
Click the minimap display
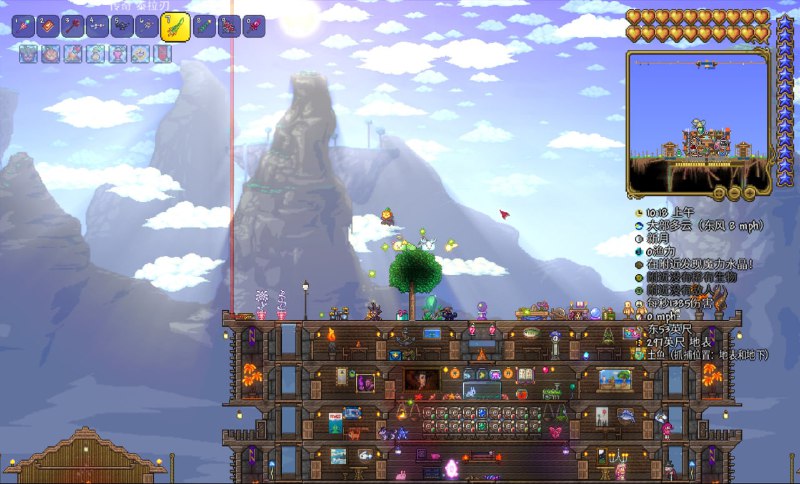700,120
